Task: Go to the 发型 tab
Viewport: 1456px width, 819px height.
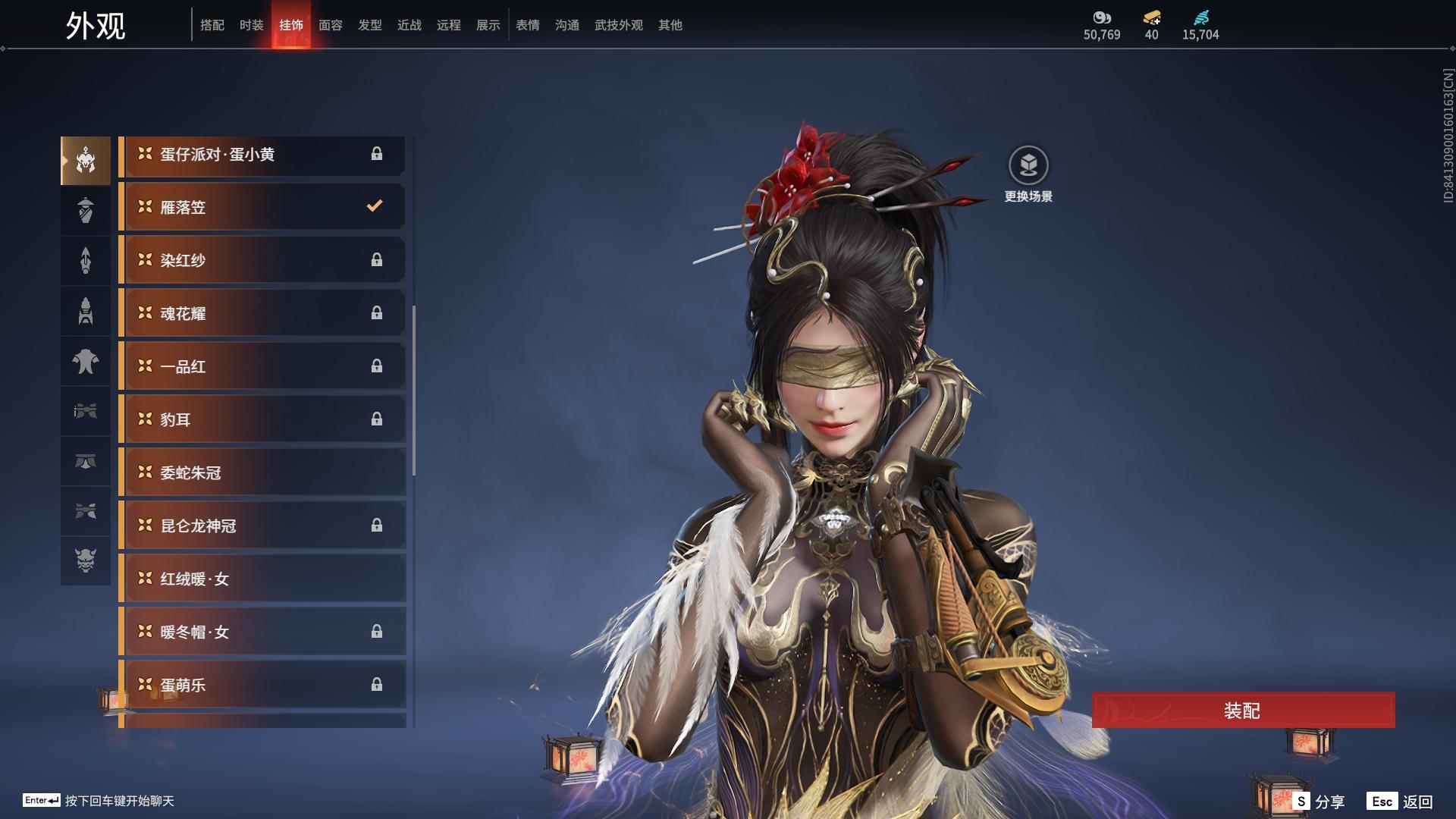Action: click(369, 25)
